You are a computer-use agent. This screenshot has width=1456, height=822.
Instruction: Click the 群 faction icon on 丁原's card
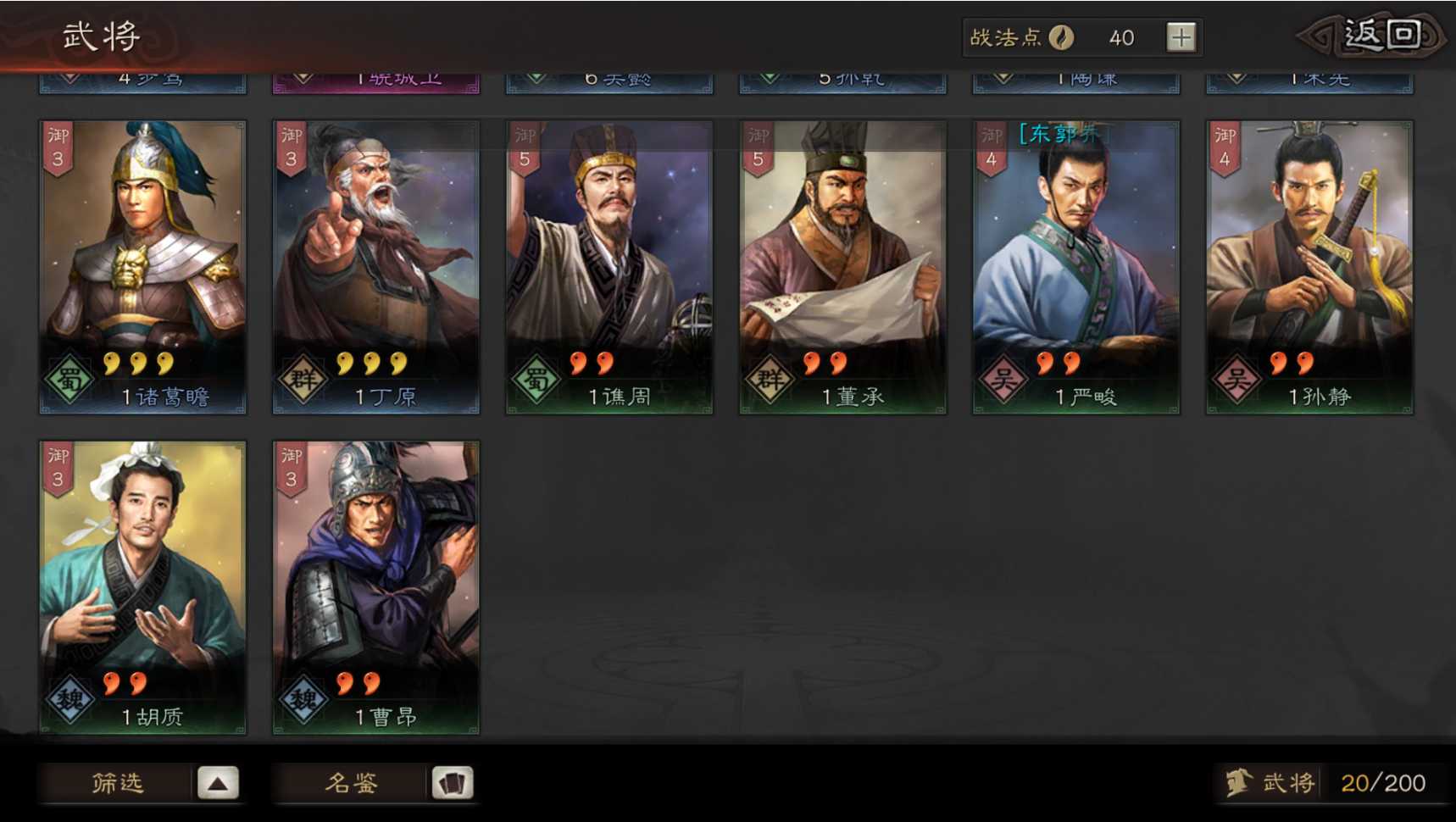306,380
